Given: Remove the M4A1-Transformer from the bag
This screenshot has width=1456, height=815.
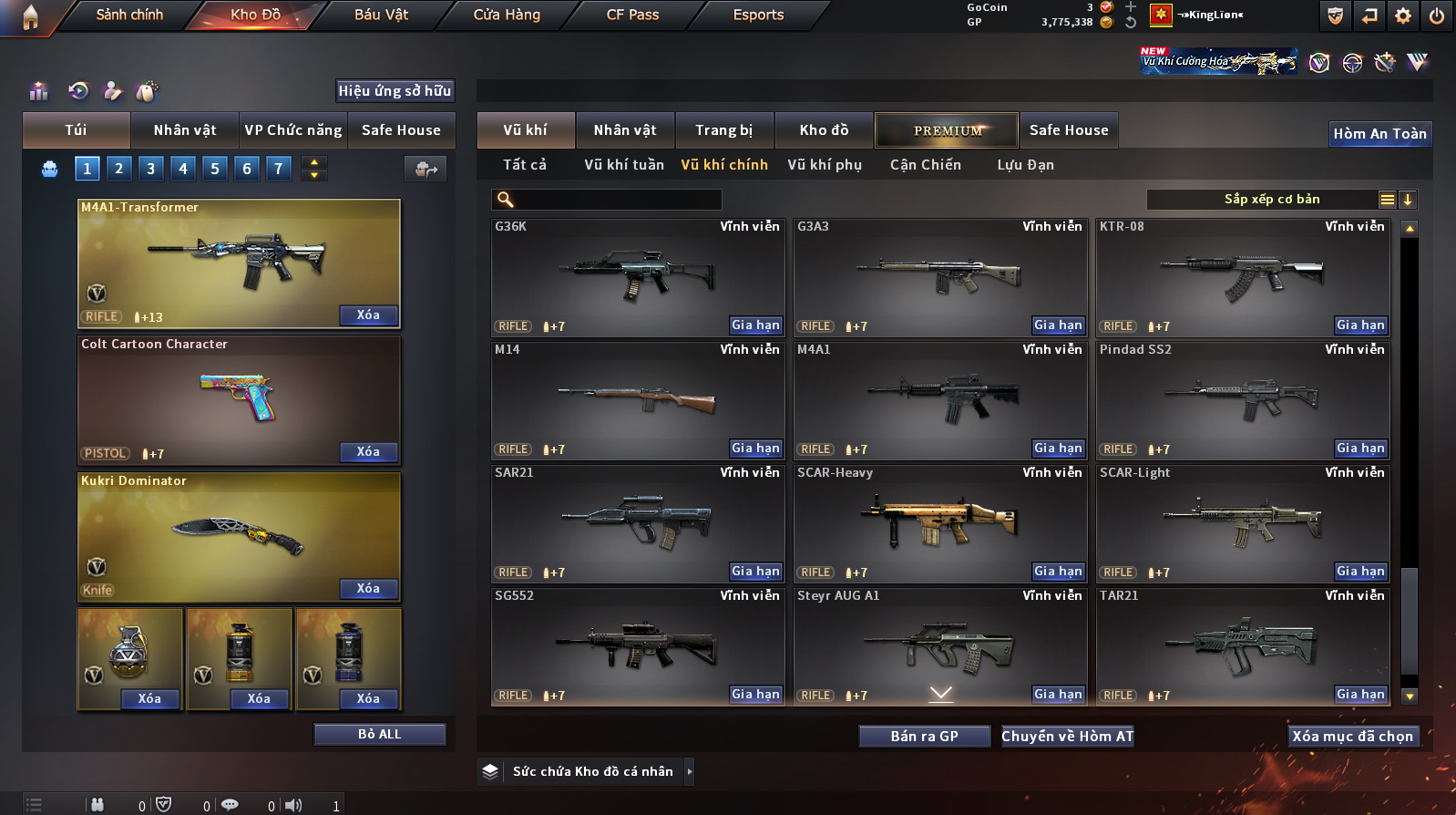Looking at the screenshot, I should pyautogui.click(x=368, y=315).
